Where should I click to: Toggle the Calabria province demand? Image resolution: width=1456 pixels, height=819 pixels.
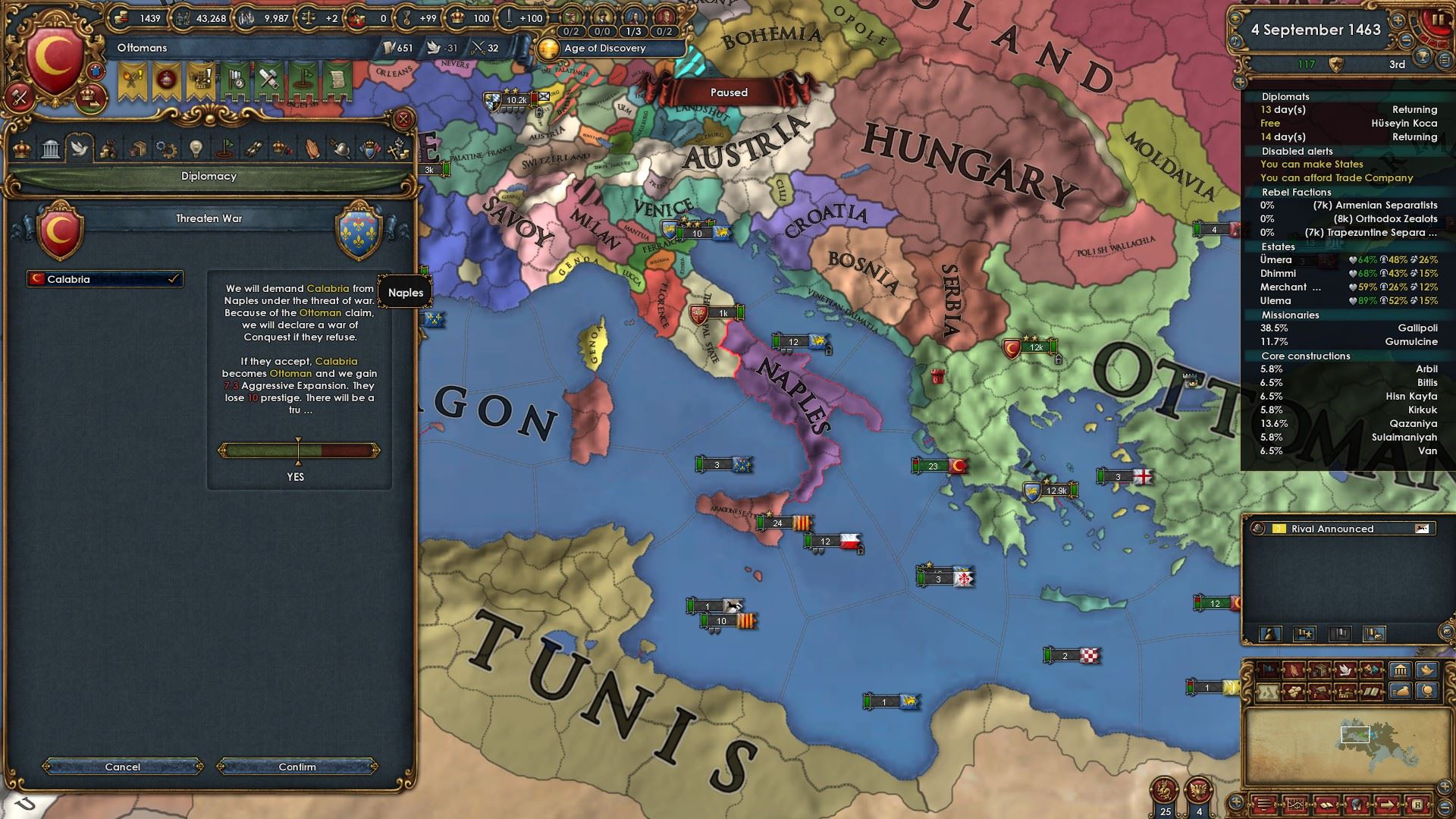pyautogui.click(x=105, y=279)
